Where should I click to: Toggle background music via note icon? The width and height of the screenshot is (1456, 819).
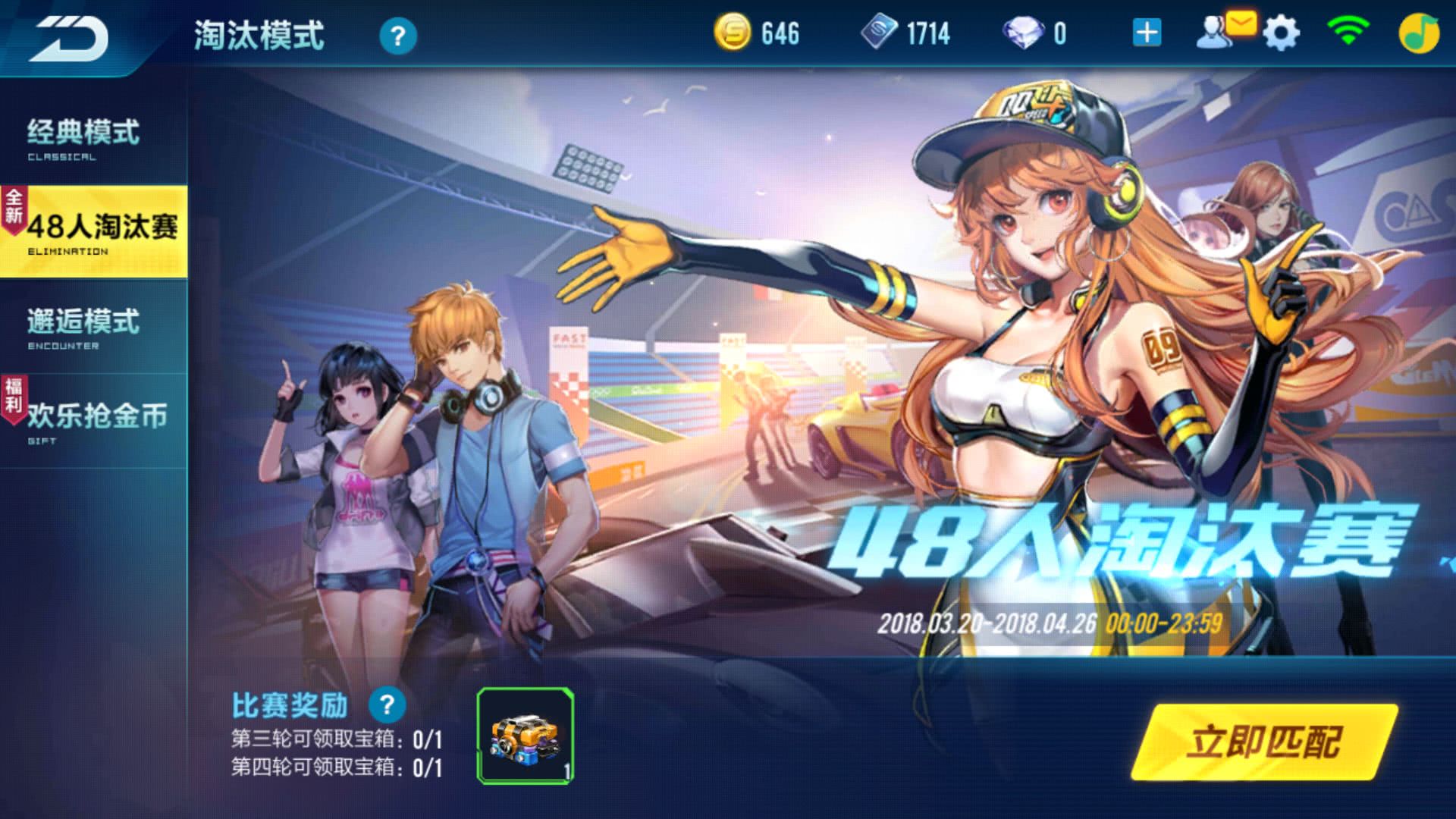tap(1420, 33)
